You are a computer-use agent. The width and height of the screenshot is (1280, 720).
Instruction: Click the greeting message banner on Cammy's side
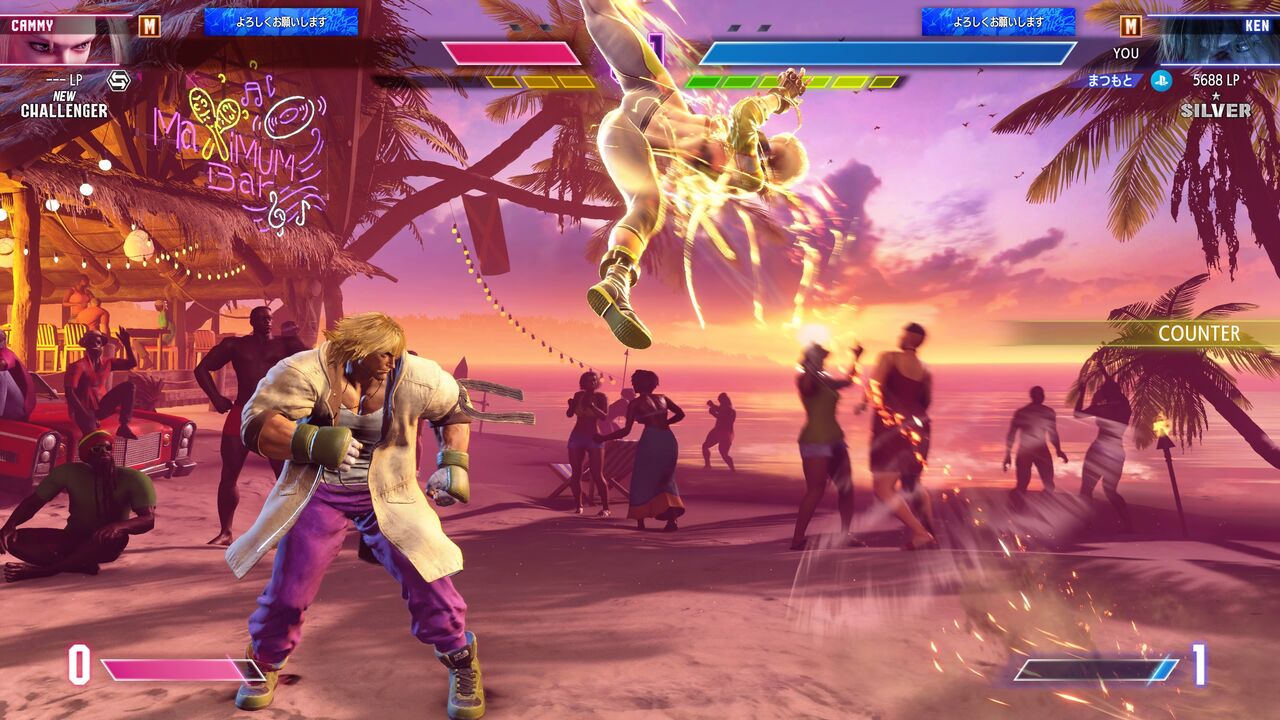281,22
